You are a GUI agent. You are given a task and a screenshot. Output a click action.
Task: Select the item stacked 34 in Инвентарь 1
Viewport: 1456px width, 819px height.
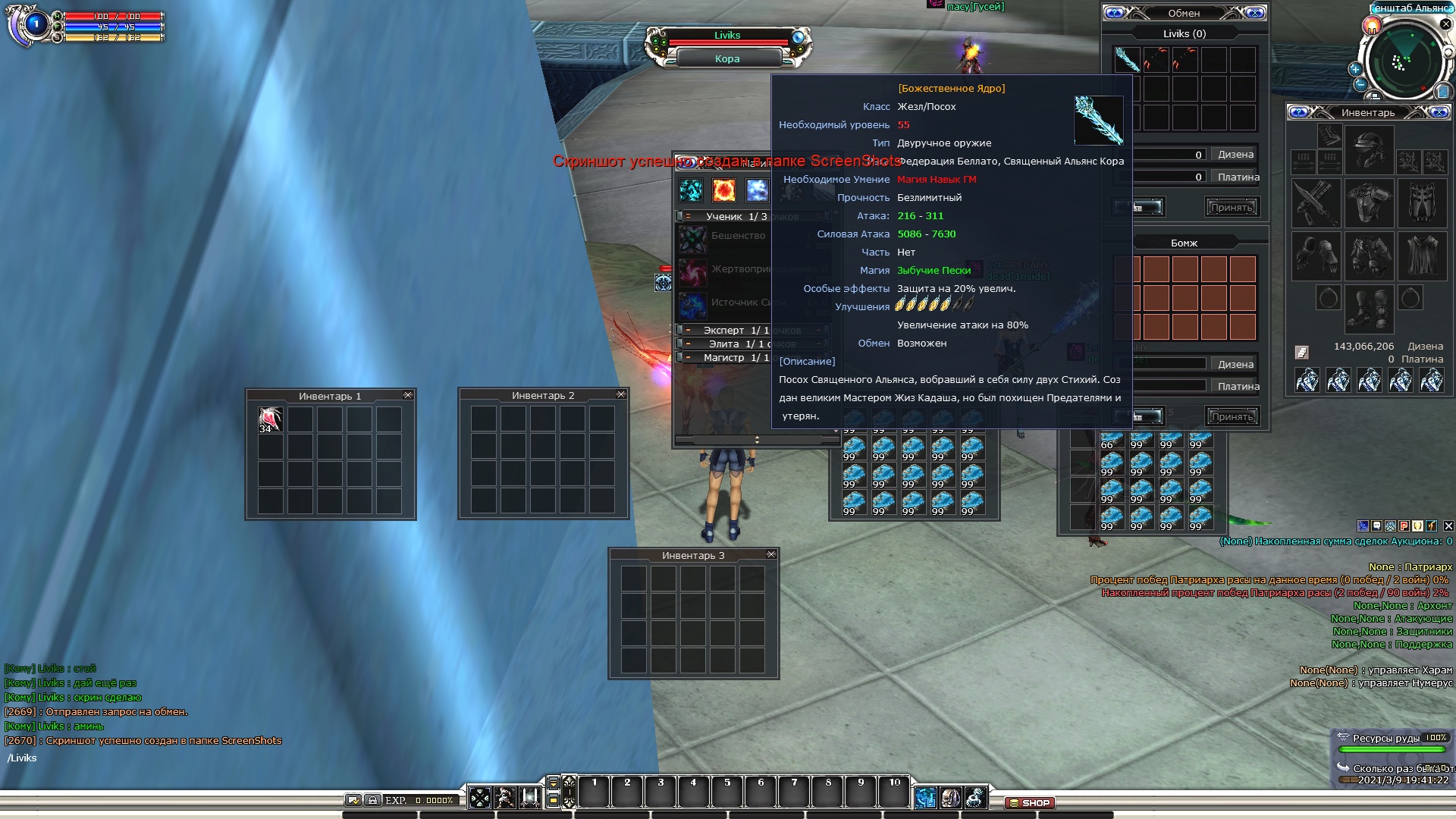pos(270,419)
